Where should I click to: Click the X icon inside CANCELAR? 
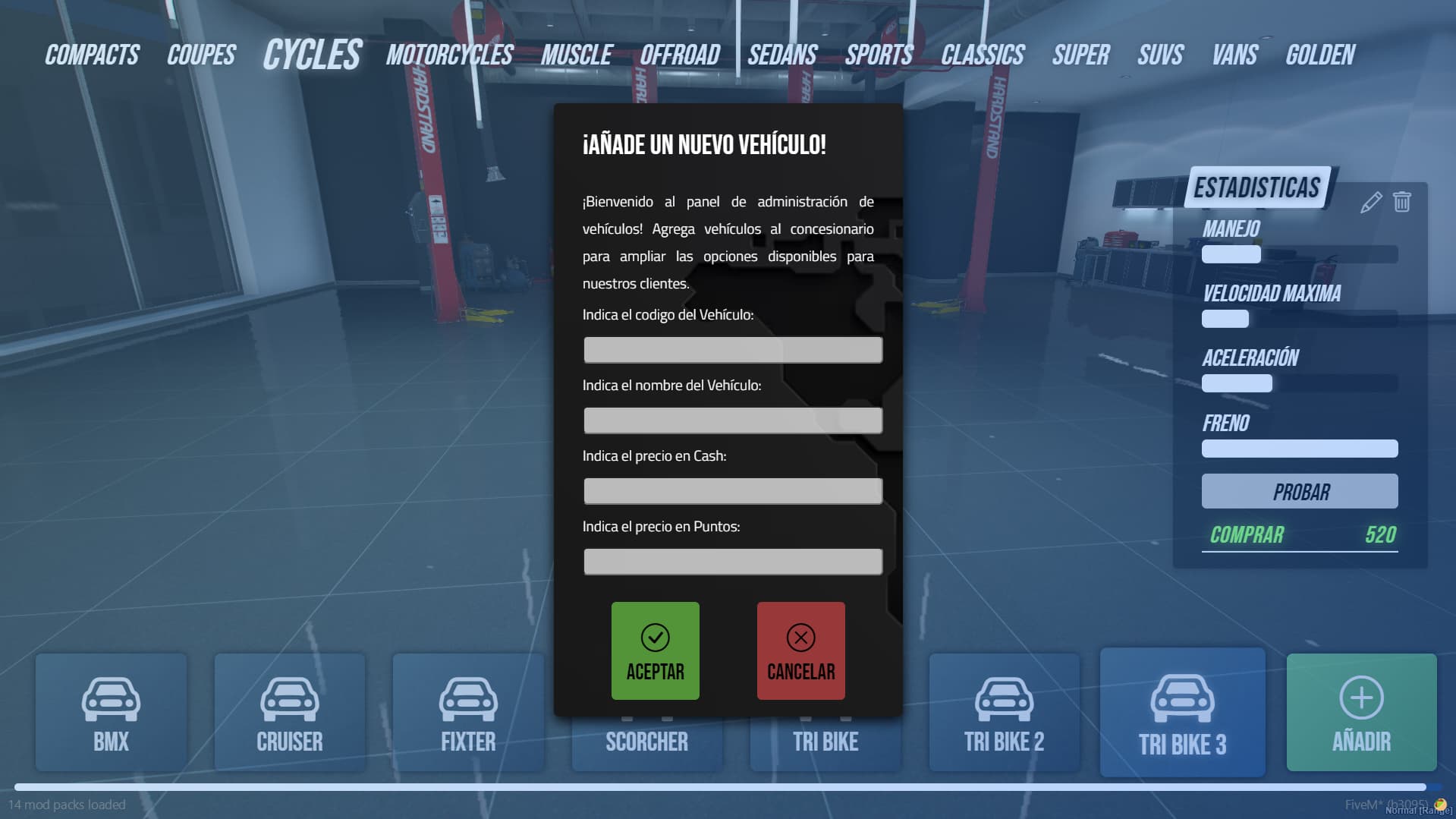[800, 638]
